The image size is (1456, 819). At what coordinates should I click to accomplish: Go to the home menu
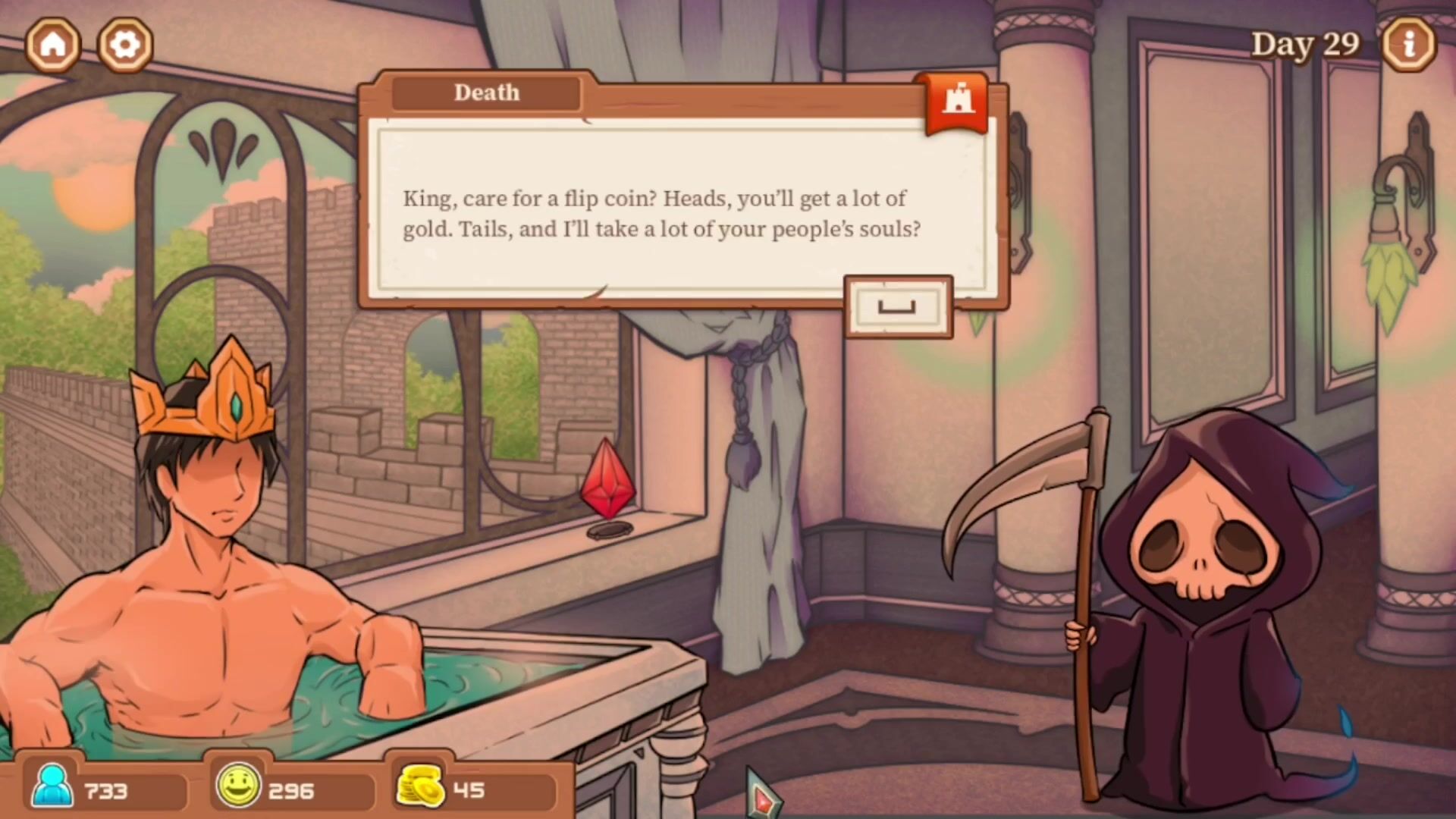53,45
